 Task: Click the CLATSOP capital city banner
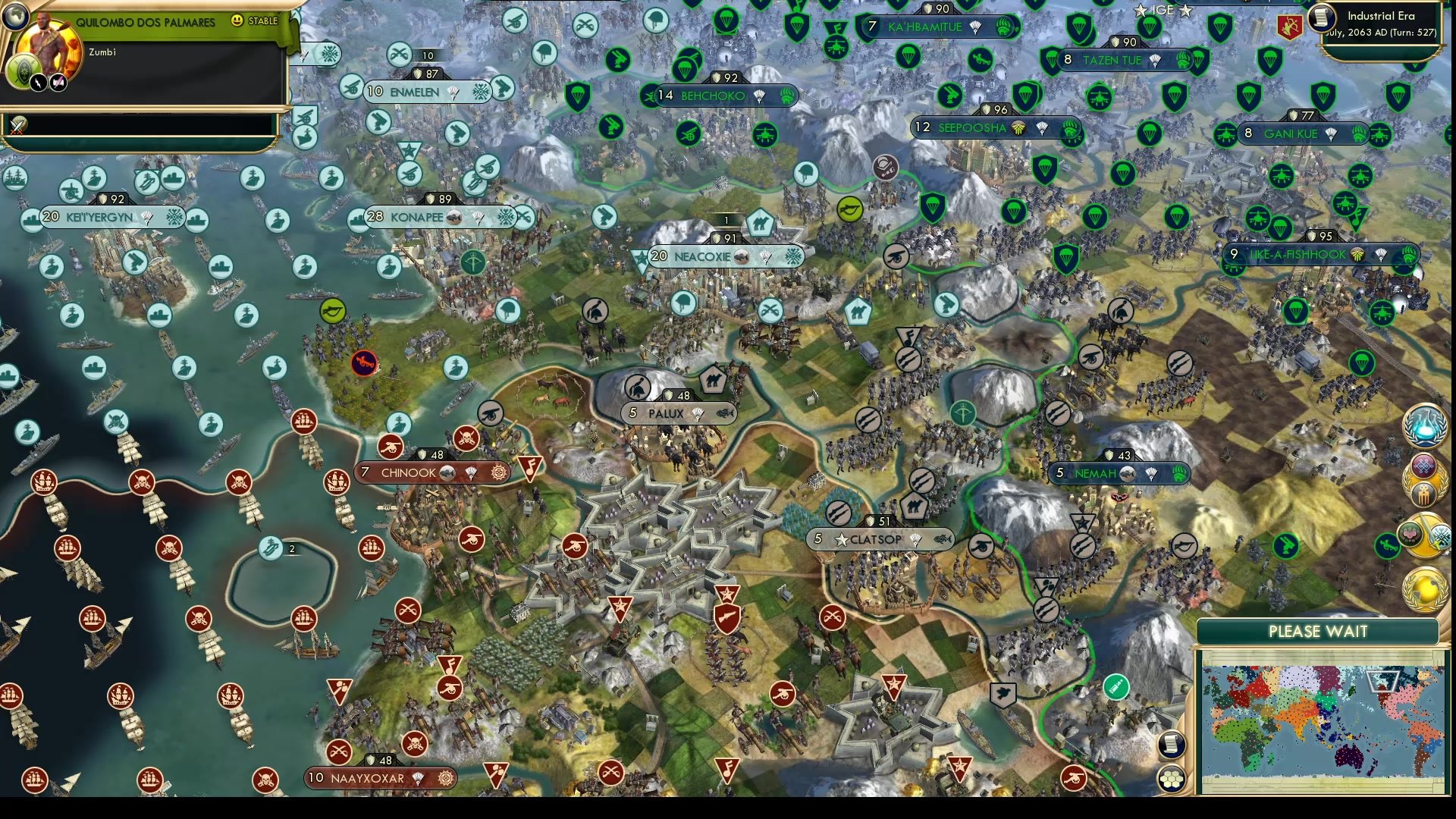(x=880, y=540)
